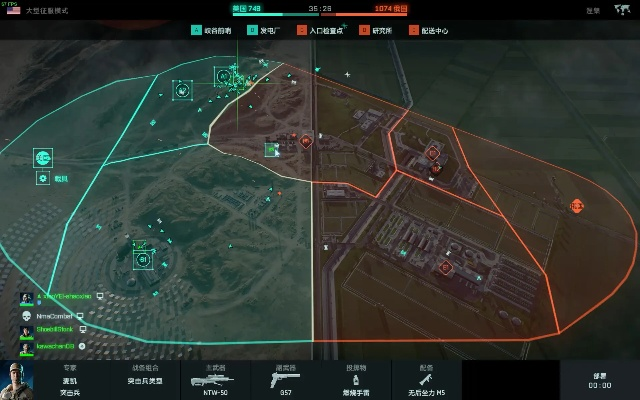
Task: Select the red enemy headquarters map marker
Action: pos(577,205)
